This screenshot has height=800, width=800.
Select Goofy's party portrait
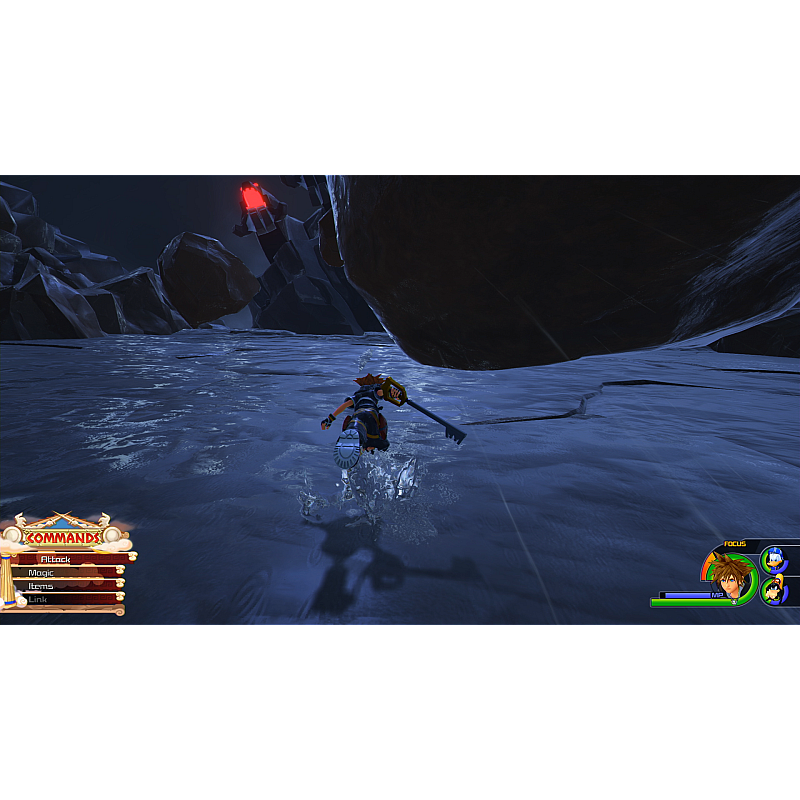coord(773,590)
